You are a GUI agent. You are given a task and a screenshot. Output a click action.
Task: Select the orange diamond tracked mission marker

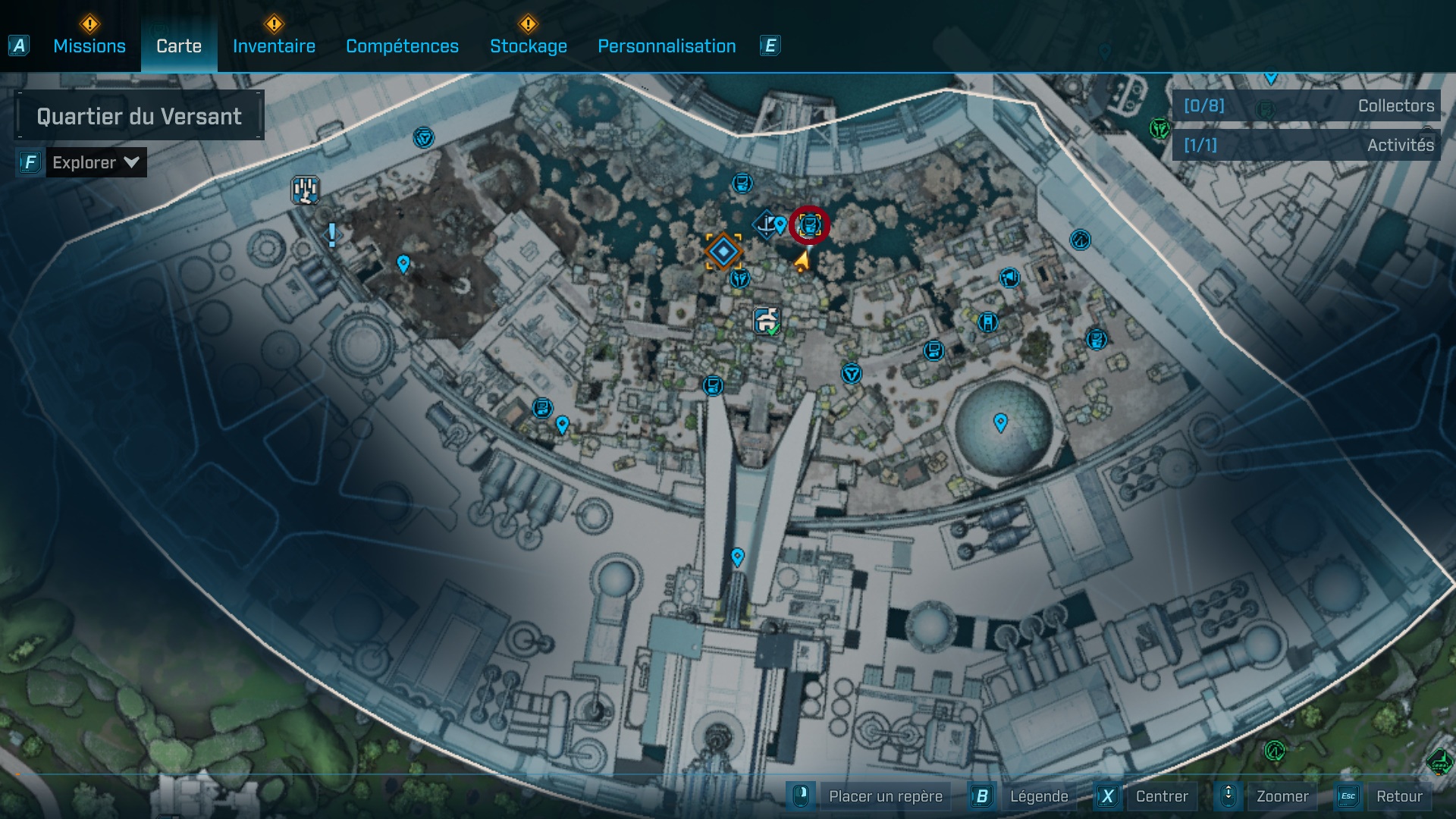[x=724, y=253]
